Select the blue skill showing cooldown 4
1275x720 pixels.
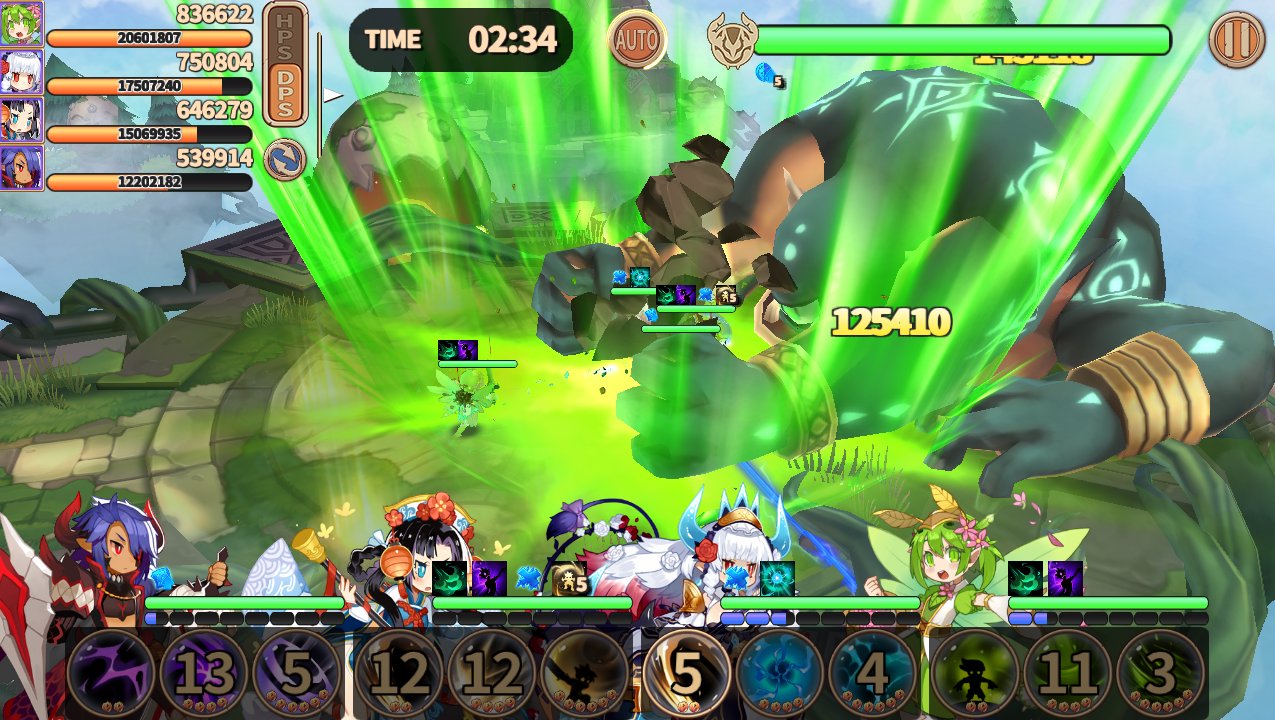(873, 674)
